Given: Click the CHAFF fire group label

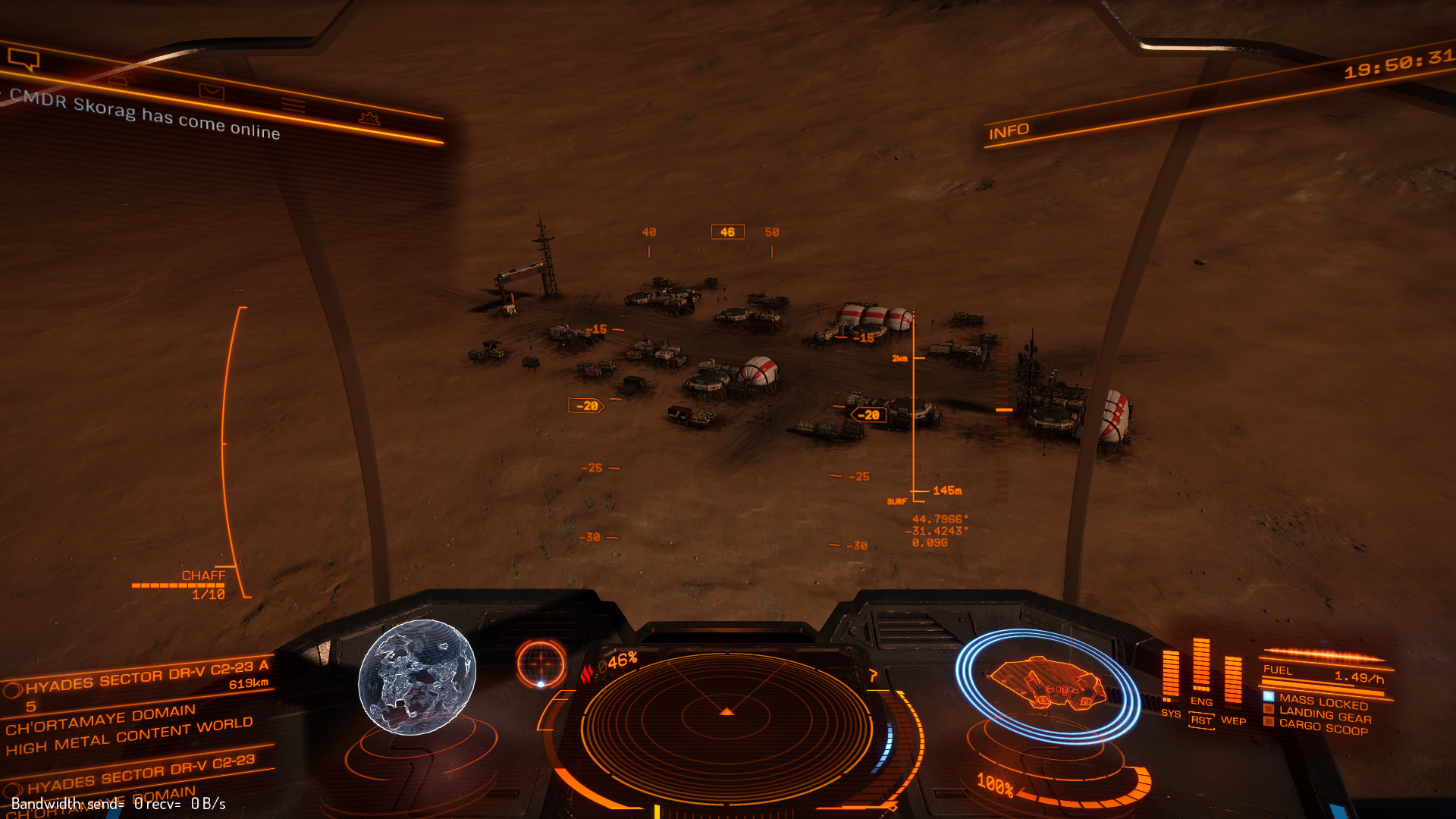Looking at the screenshot, I should [x=203, y=576].
